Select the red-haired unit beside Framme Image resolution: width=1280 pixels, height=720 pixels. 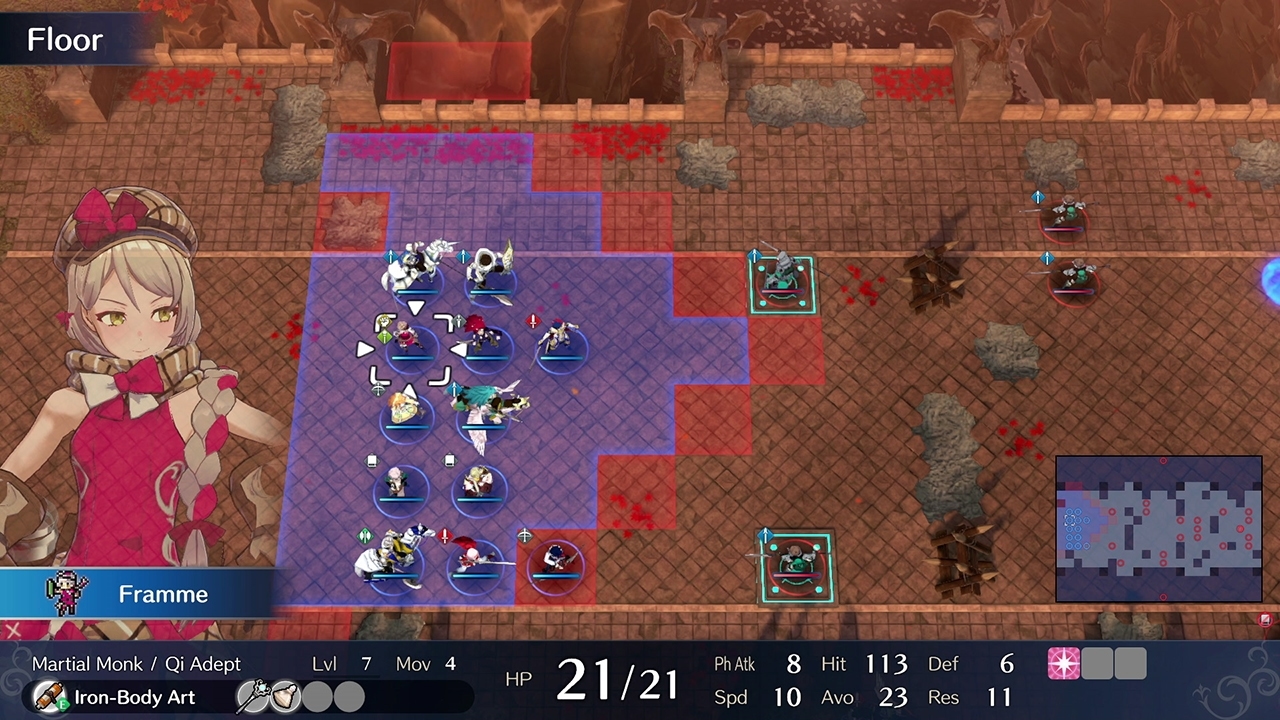point(486,338)
